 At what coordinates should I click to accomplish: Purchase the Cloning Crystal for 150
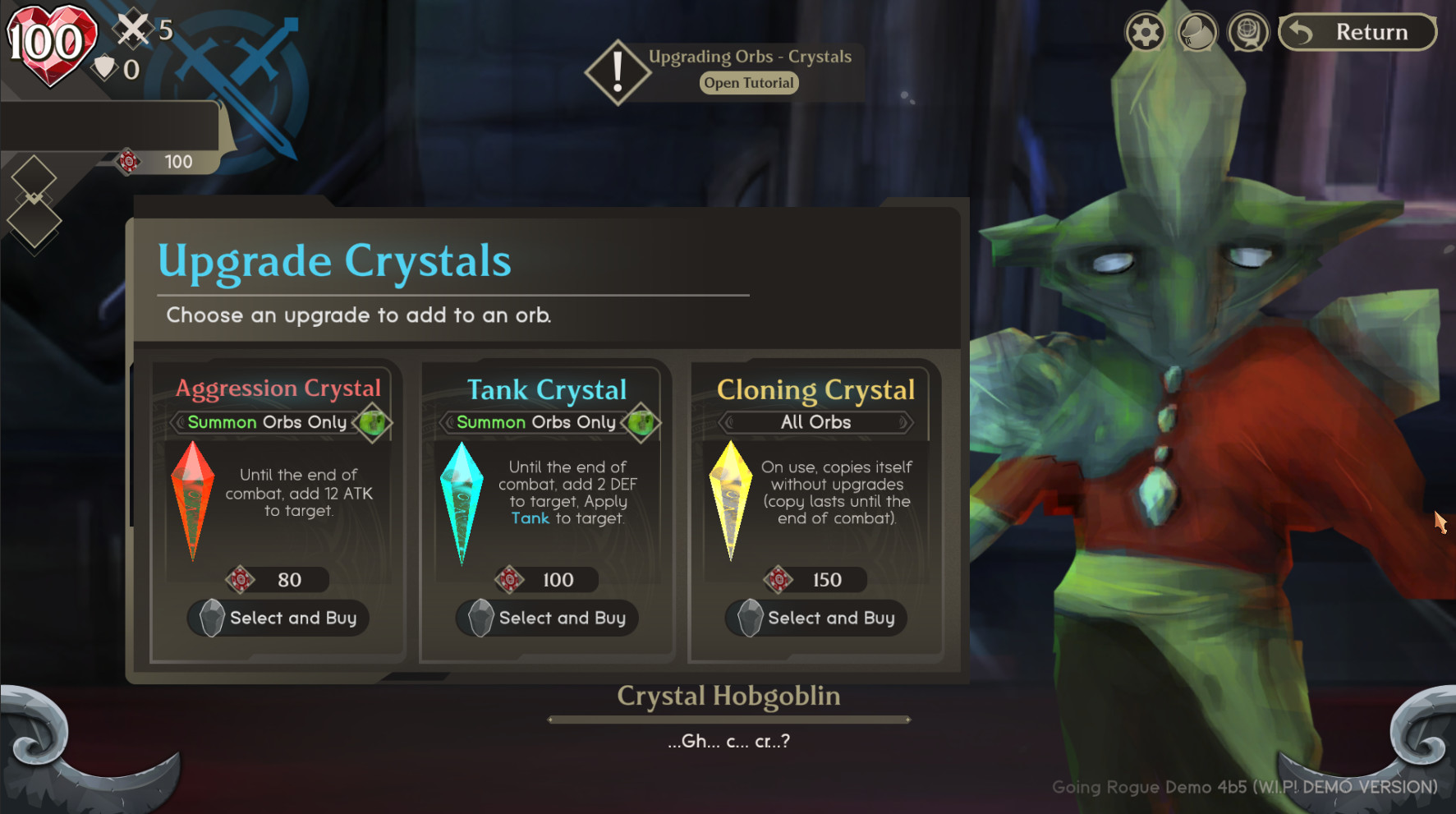[x=816, y=618]
